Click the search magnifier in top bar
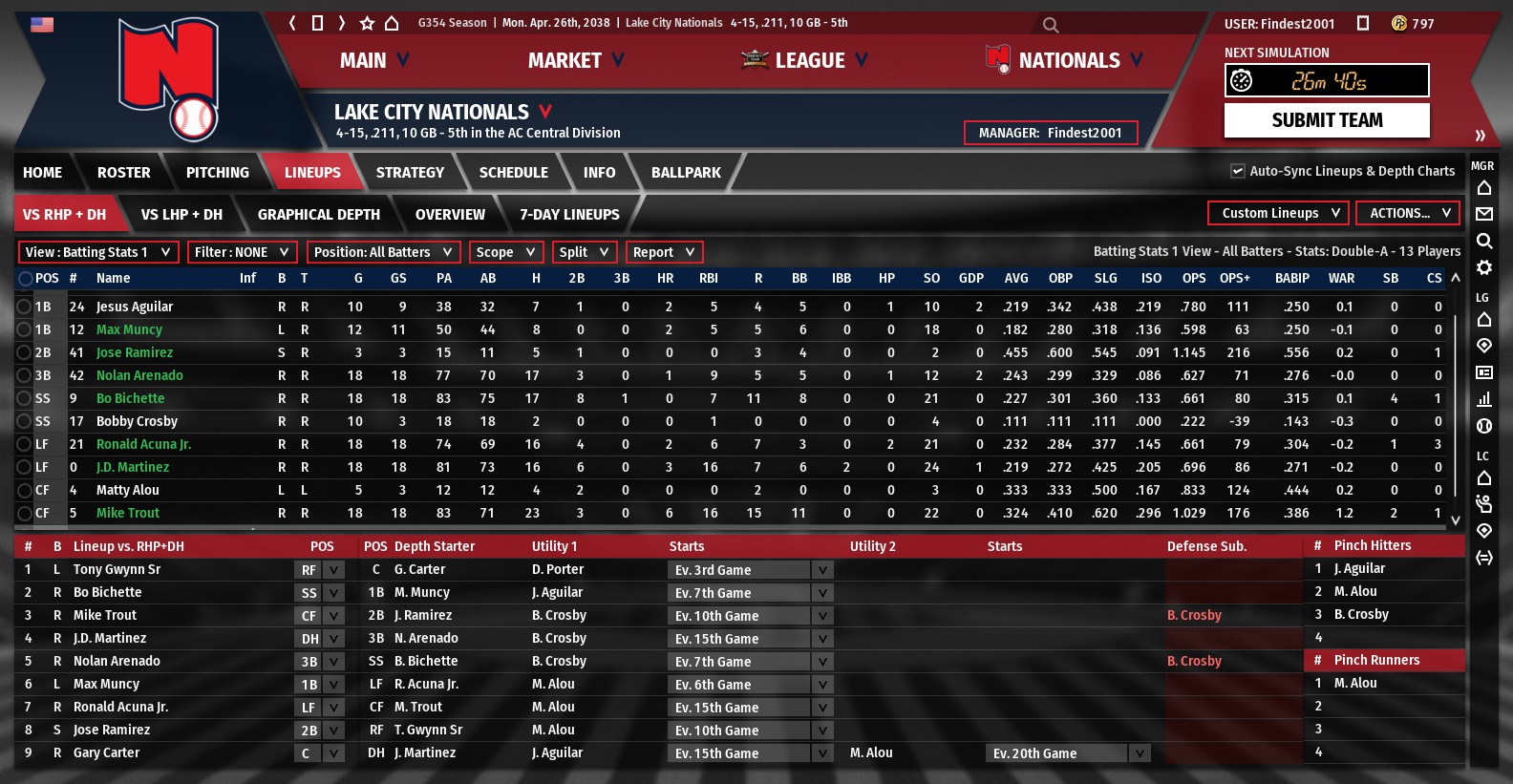The height and width of the screenshot is (784, 1513). (x=1051, y=25)
